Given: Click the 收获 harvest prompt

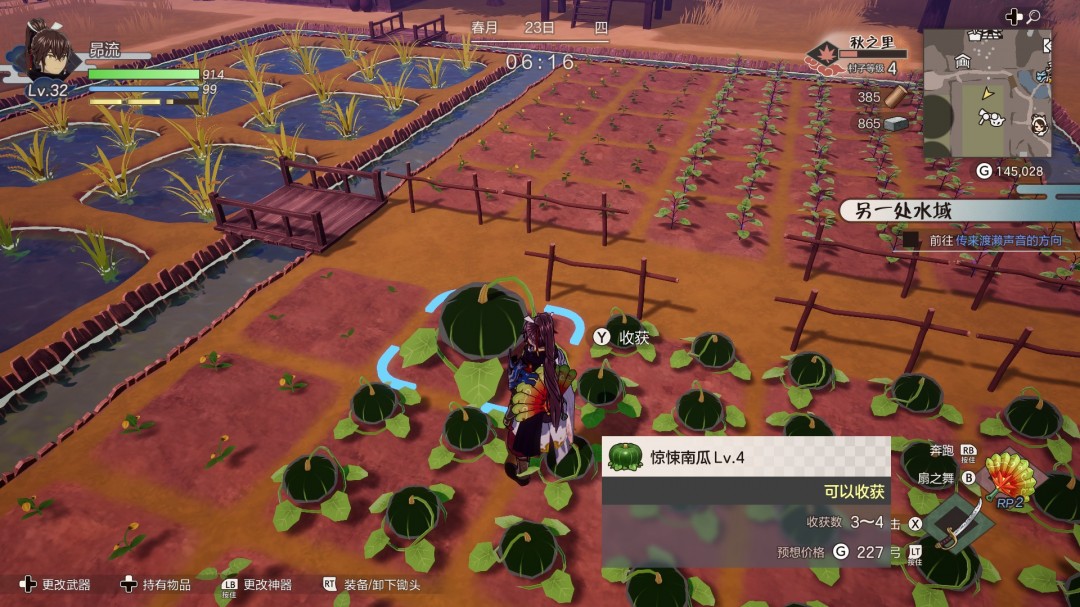Looking at the screenshot, I should tap(623, 337).
